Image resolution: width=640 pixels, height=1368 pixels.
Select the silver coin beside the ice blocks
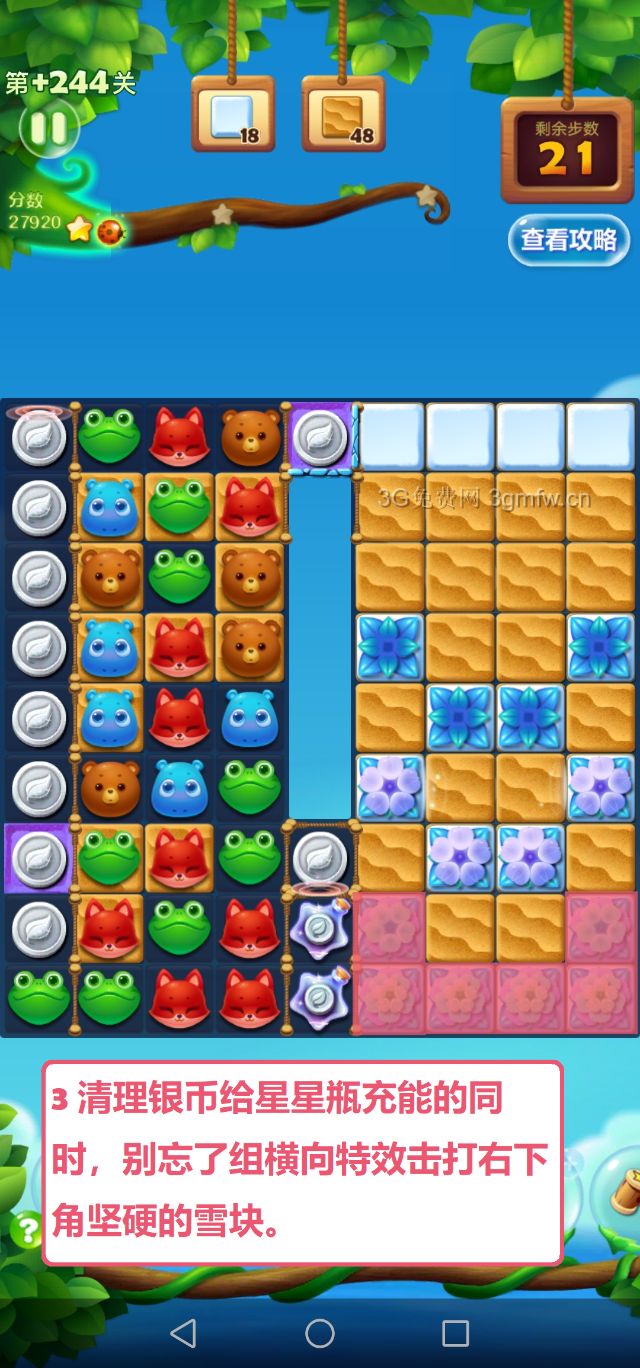coord(320,437)
